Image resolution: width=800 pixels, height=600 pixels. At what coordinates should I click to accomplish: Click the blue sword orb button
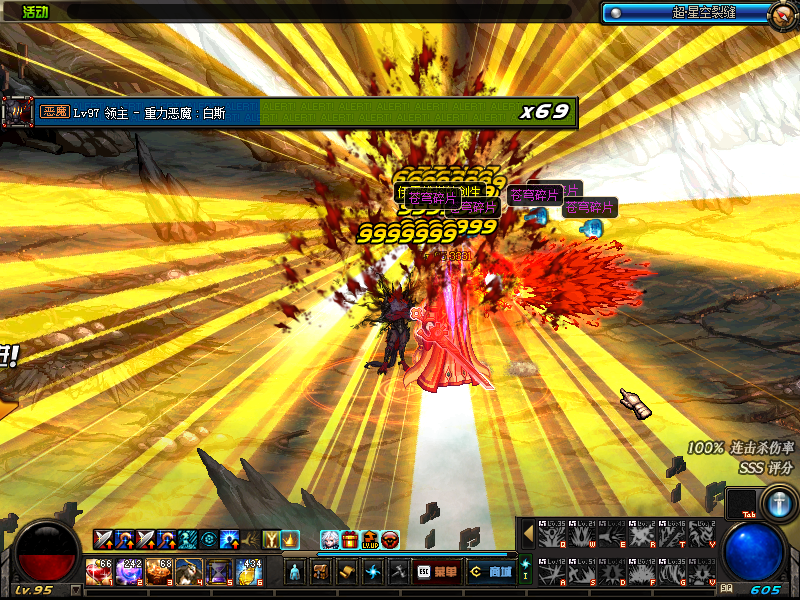tap(777, 500)
